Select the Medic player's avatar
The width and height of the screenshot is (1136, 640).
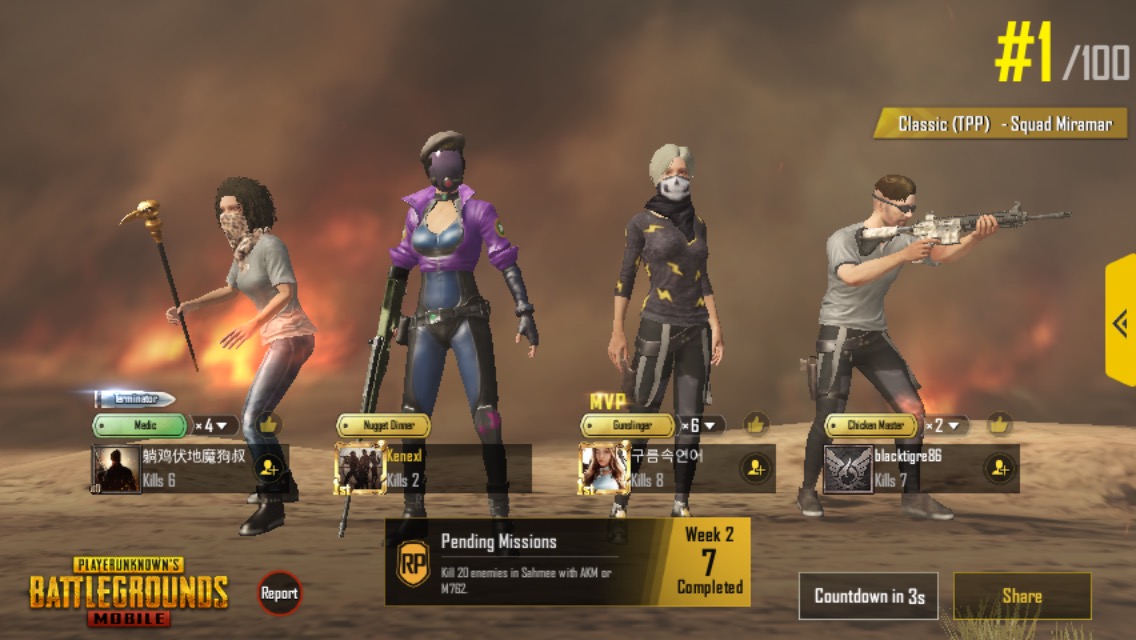click(x=117, y=468)
